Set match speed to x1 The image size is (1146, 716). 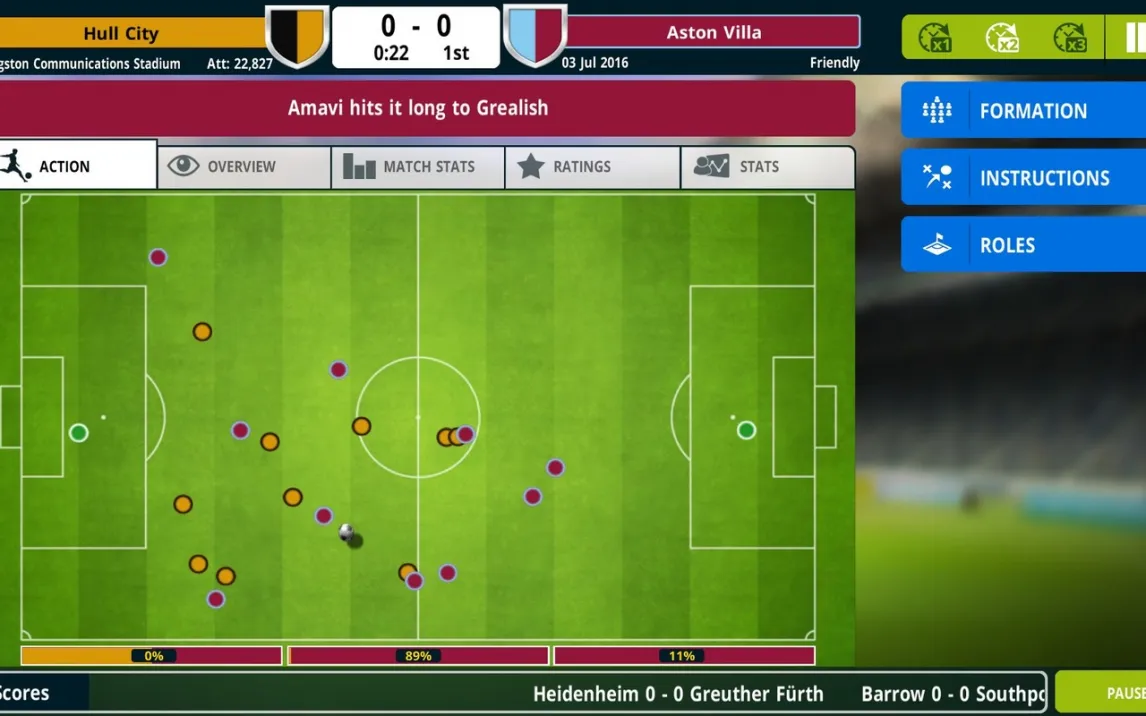pos(935,38)
